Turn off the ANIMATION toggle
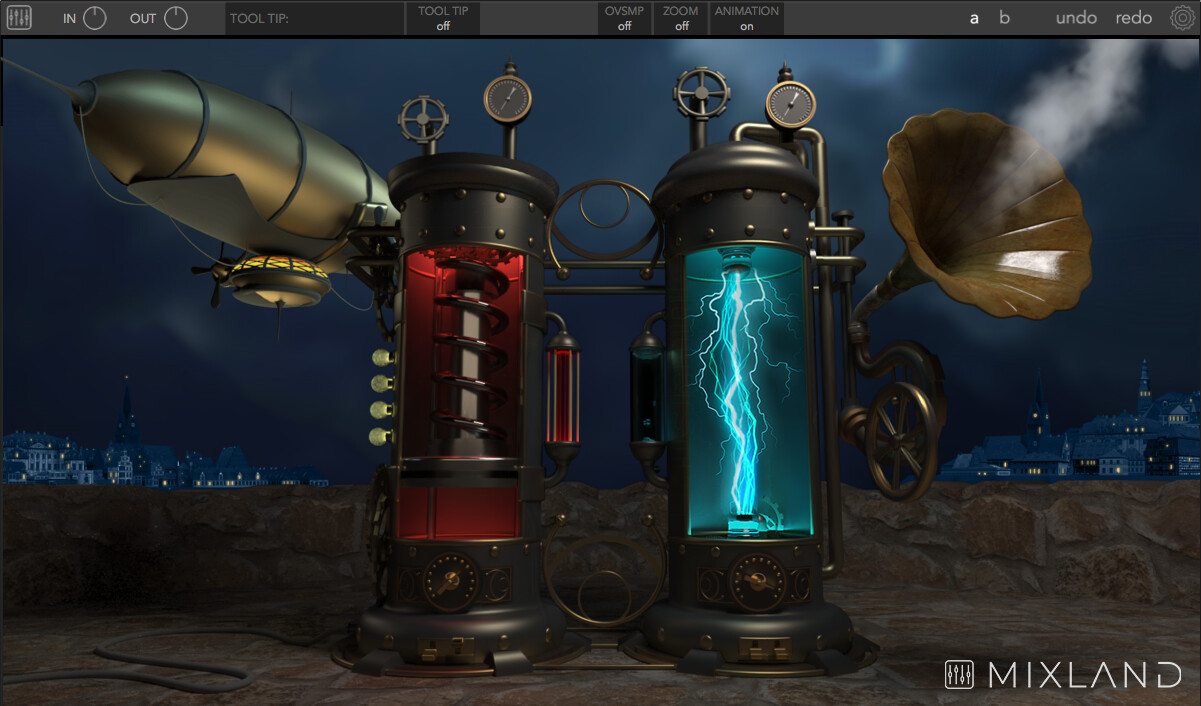This screenshot has height=706, width=1201. (746, 18)
